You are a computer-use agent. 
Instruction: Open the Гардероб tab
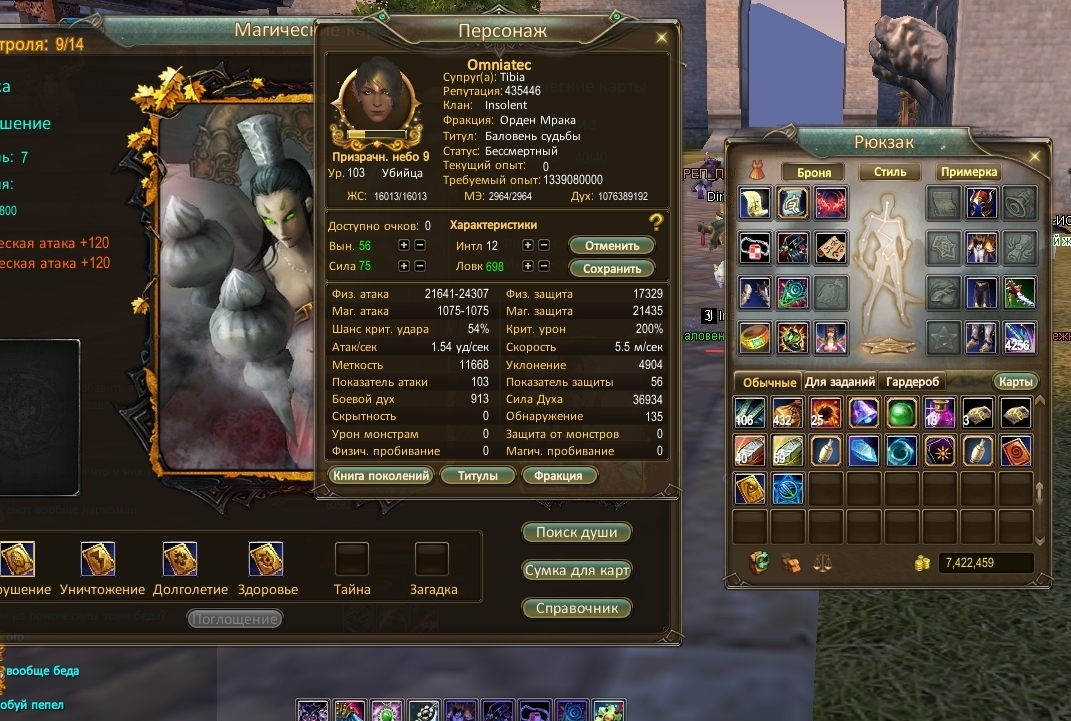pos(912,382)
